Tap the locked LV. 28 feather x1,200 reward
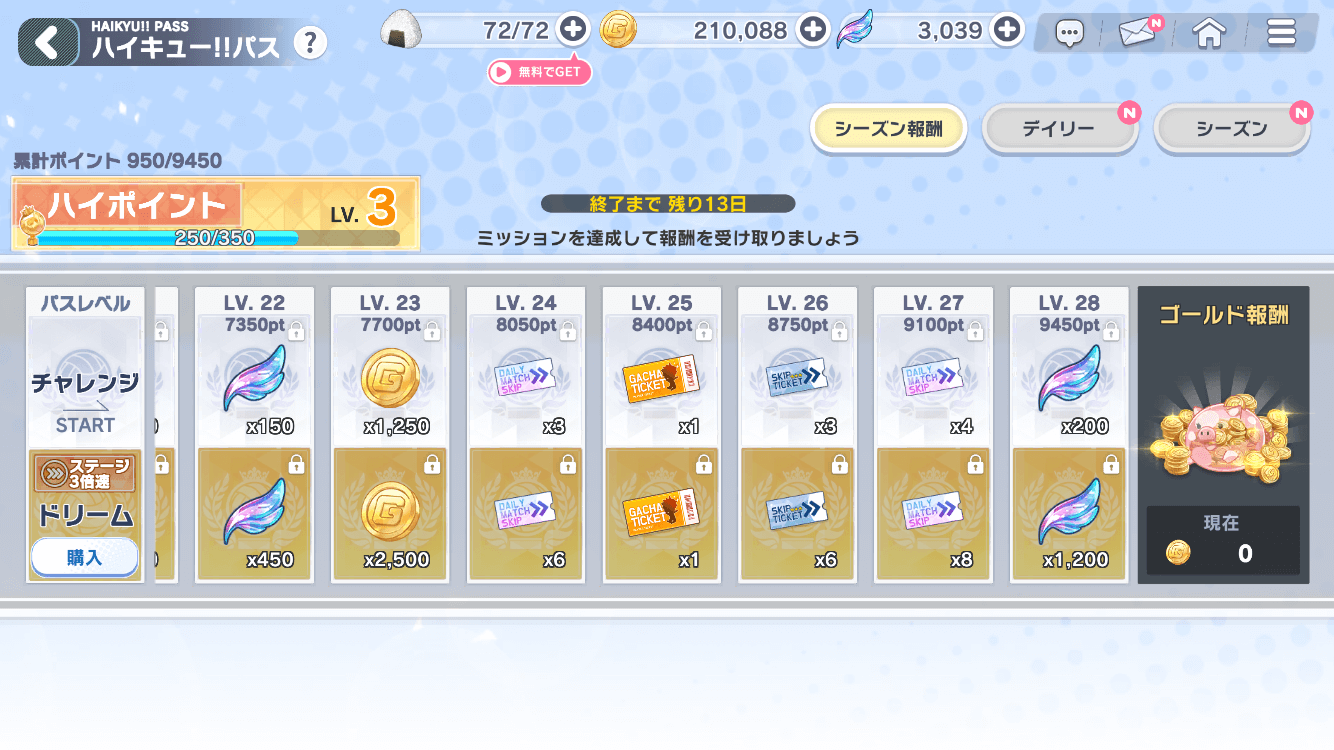The height and width of the screenshot is (750, 1334). 1068,515
